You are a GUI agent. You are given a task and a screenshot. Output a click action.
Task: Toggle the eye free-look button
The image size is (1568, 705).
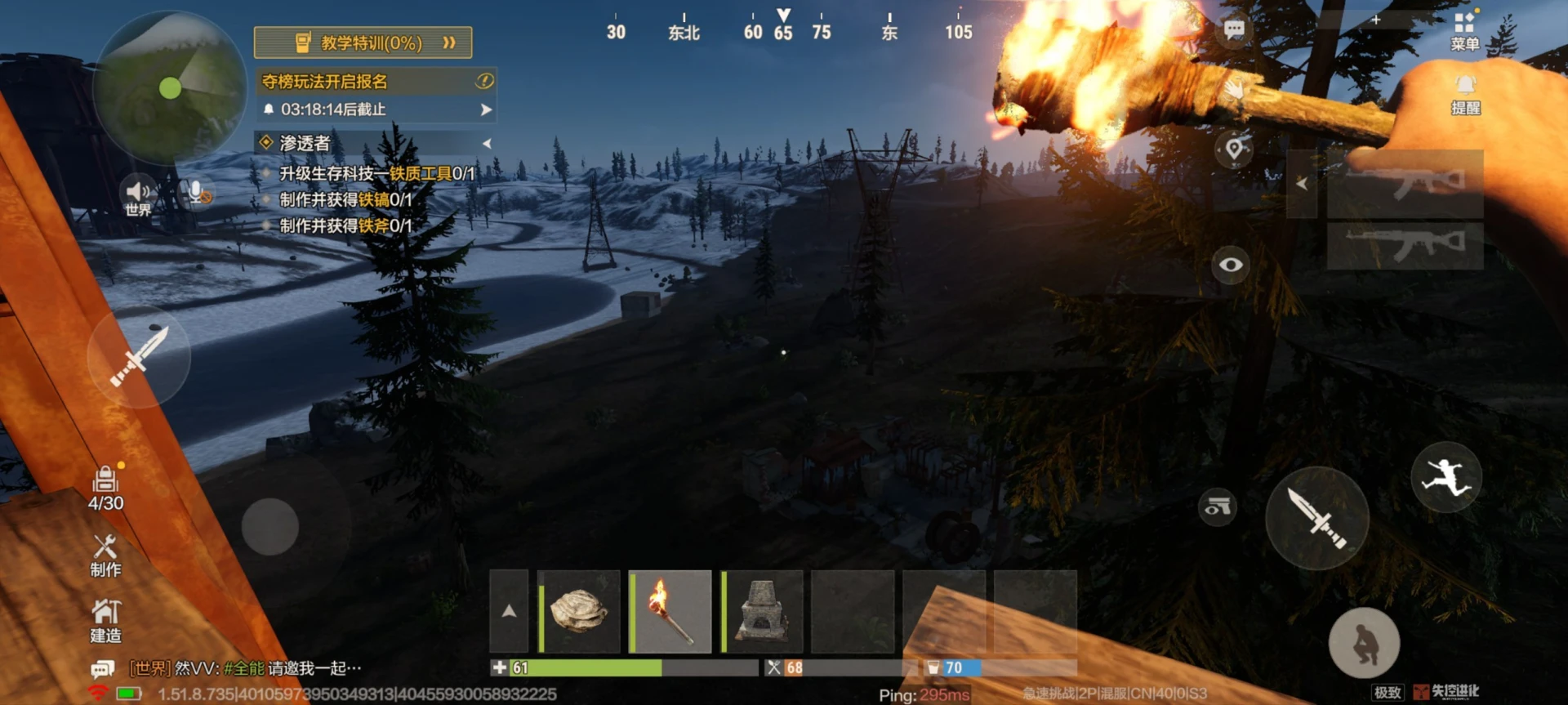(1231, 265)
